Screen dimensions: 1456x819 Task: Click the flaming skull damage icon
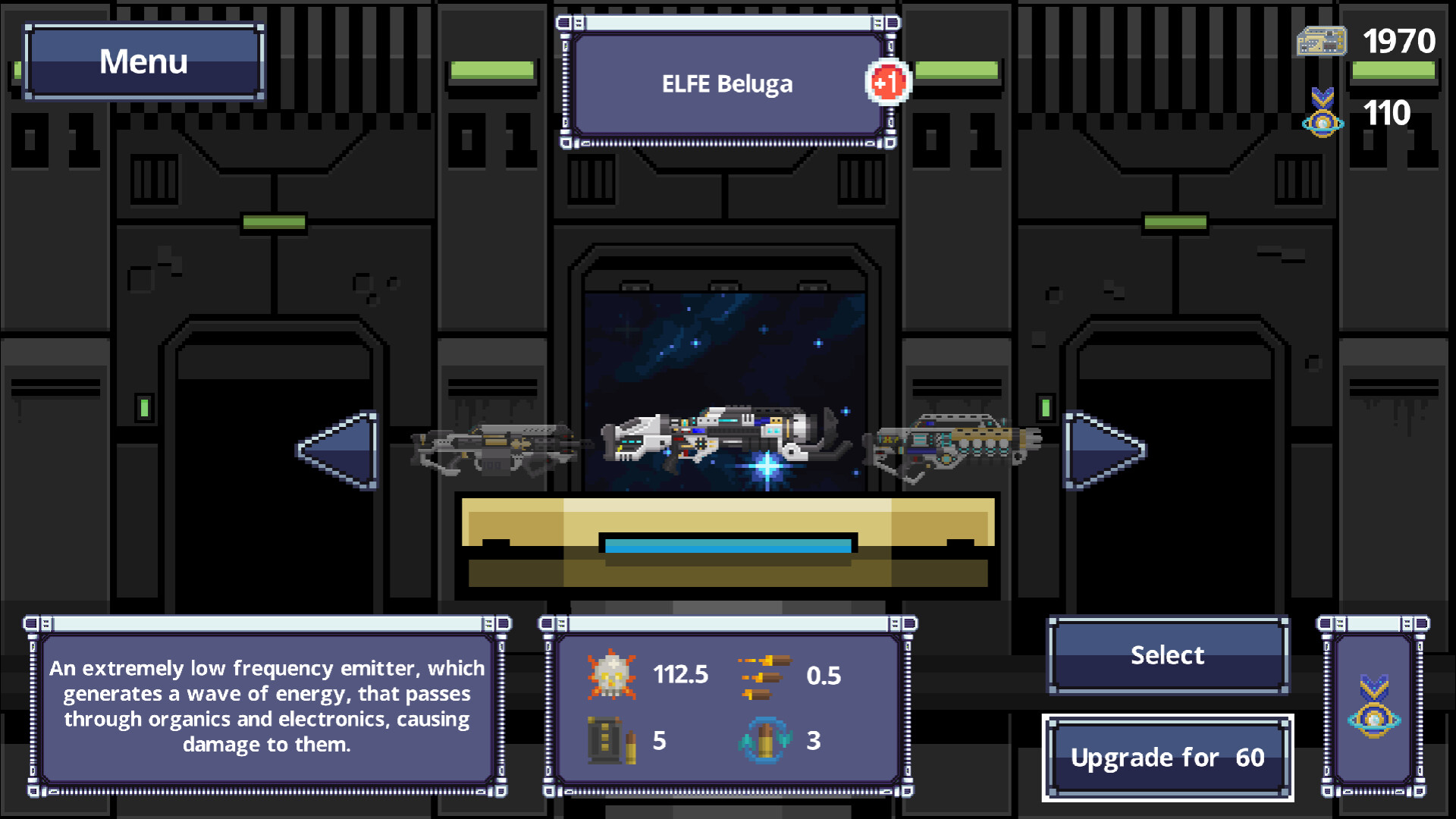pos(611,676)
